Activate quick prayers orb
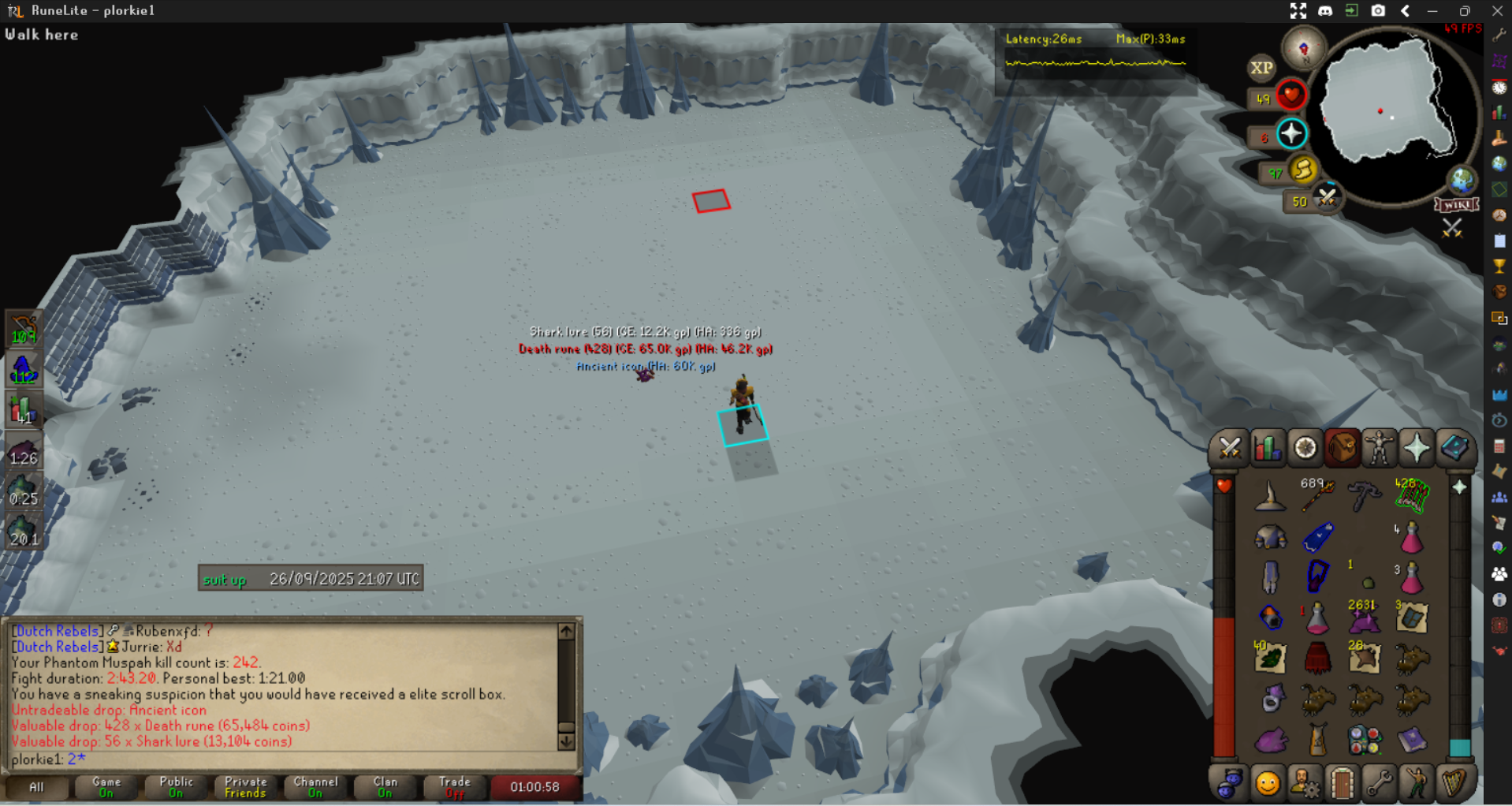 point(1291,134)
